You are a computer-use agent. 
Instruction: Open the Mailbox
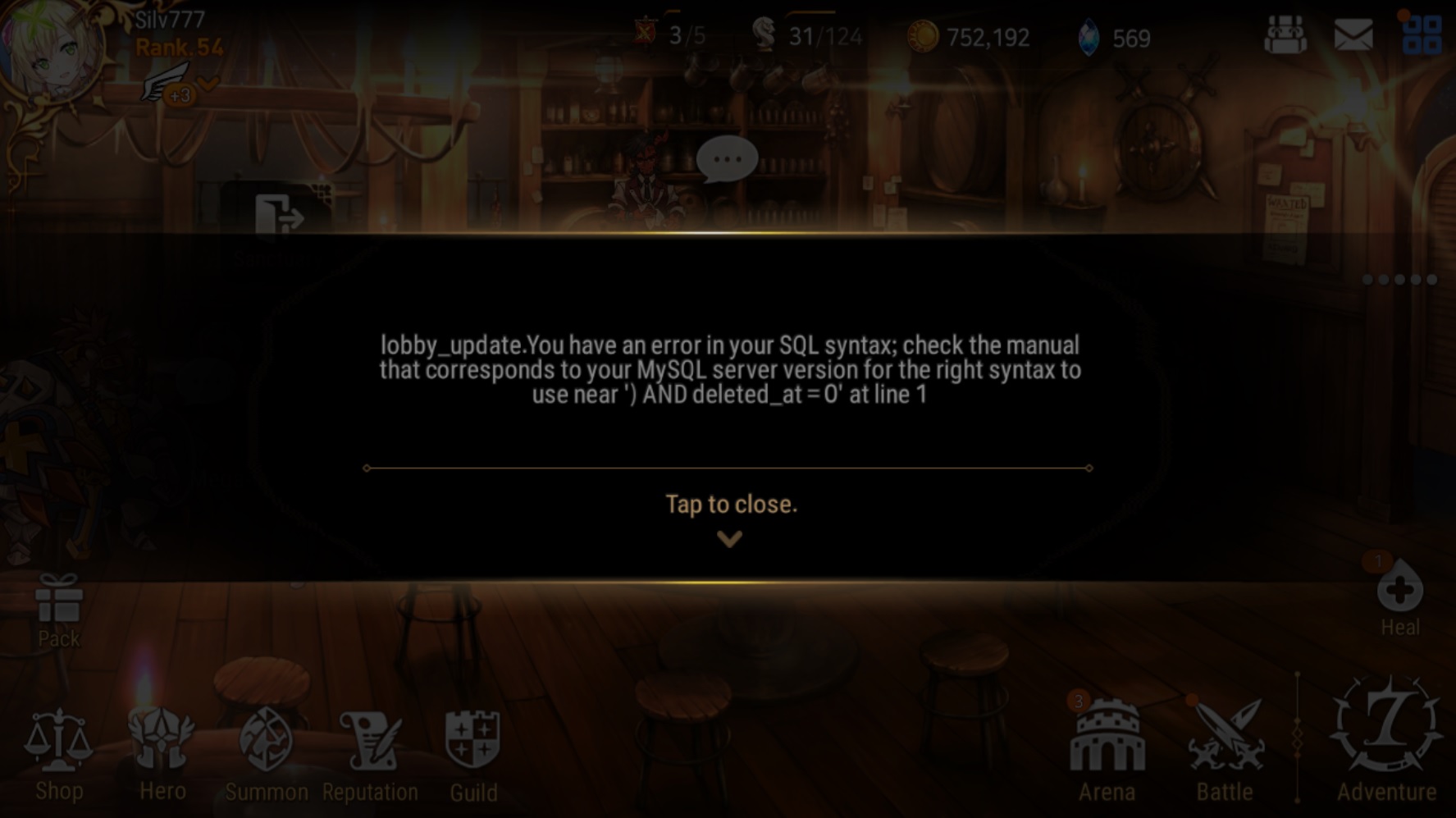1353,34
